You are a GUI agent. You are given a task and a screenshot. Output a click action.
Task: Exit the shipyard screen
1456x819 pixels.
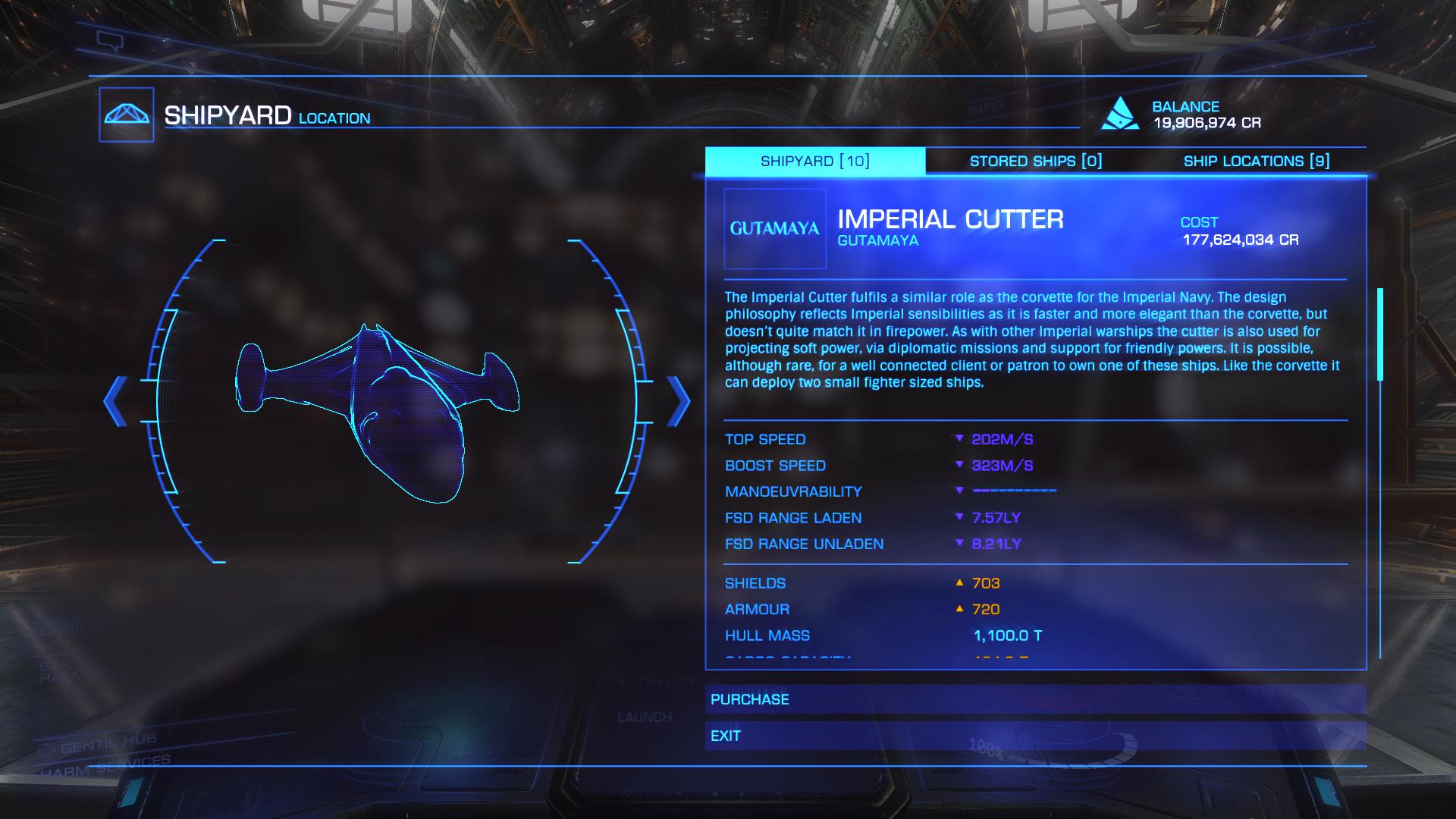coord(1035,736)
